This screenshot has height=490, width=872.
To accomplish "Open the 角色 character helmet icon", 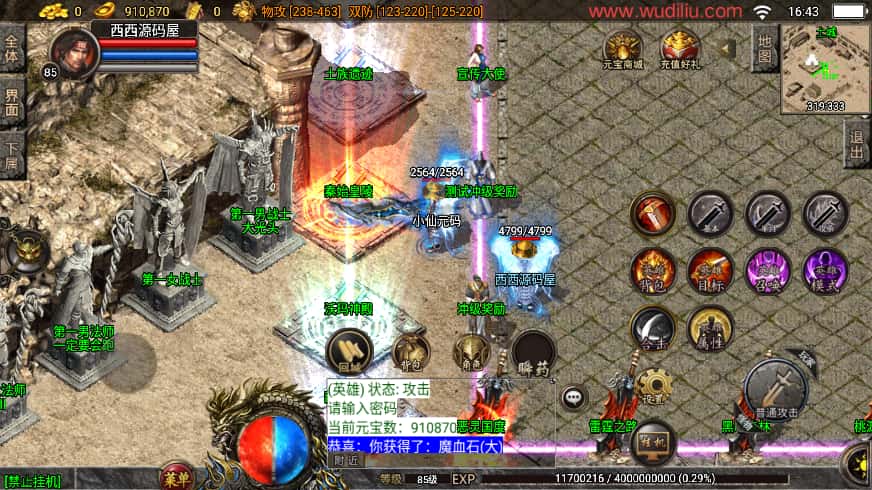I will click(470, 352).
